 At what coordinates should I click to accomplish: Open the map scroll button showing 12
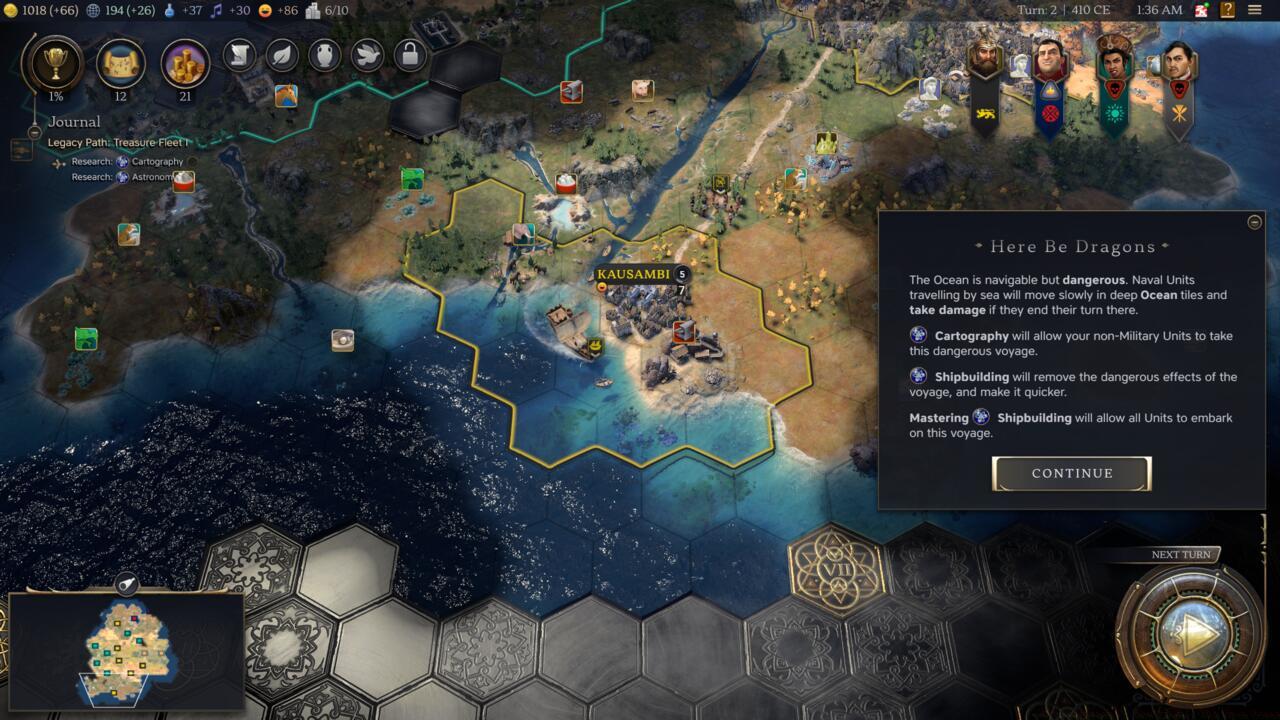point(120,63)
